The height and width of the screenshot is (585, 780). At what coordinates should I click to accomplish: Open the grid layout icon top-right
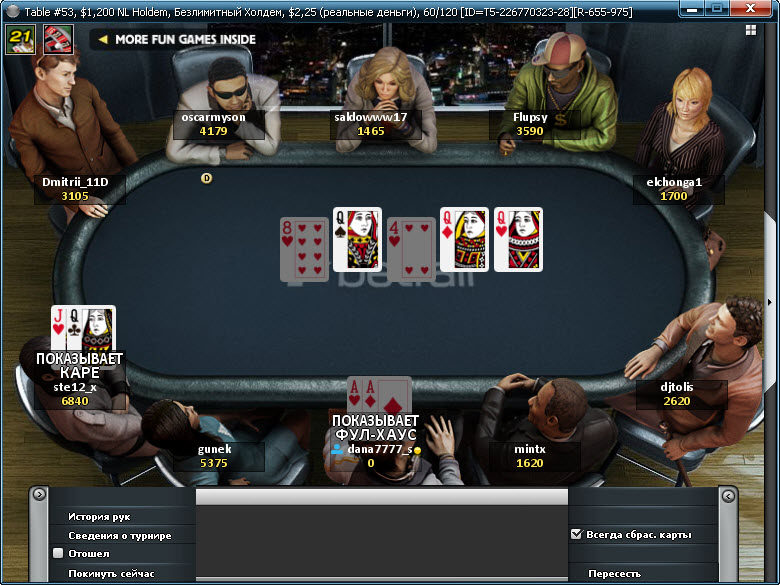click(x=751, y=30)
